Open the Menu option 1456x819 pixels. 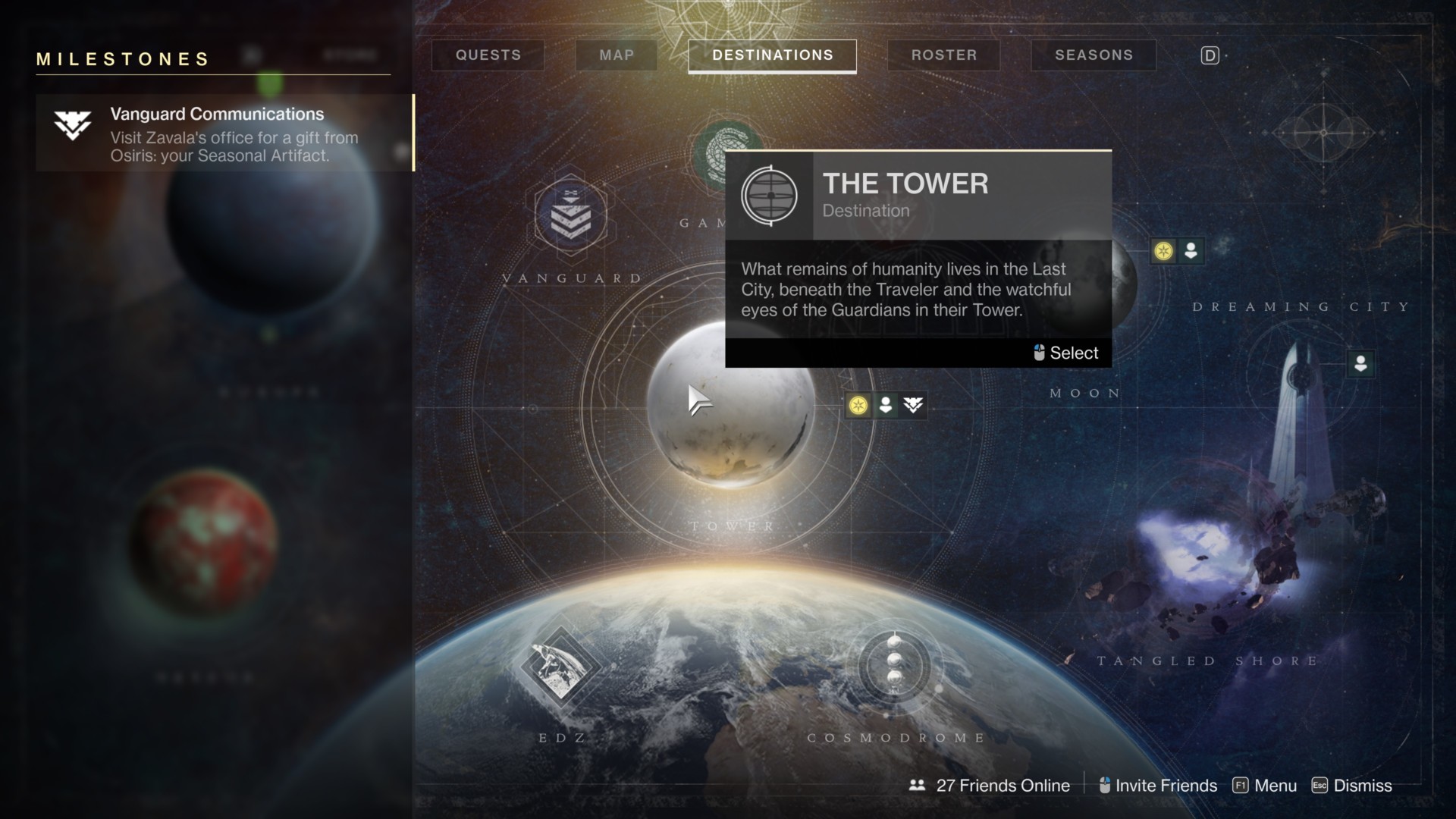pyautogui.click(x=1266, y=786)
